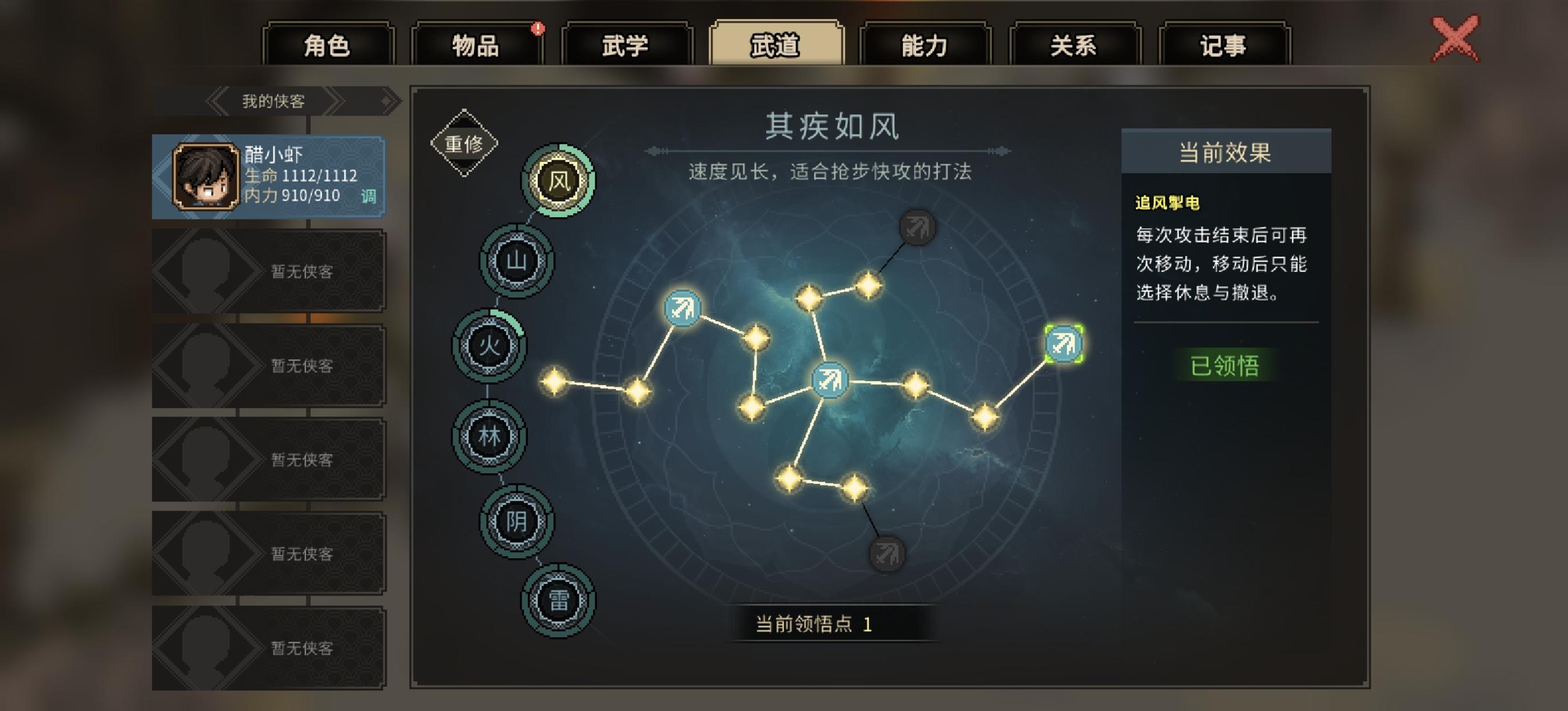Click the left arrow beside 我的侠客
The image size is (1568, 711).
tap(217, 101)
